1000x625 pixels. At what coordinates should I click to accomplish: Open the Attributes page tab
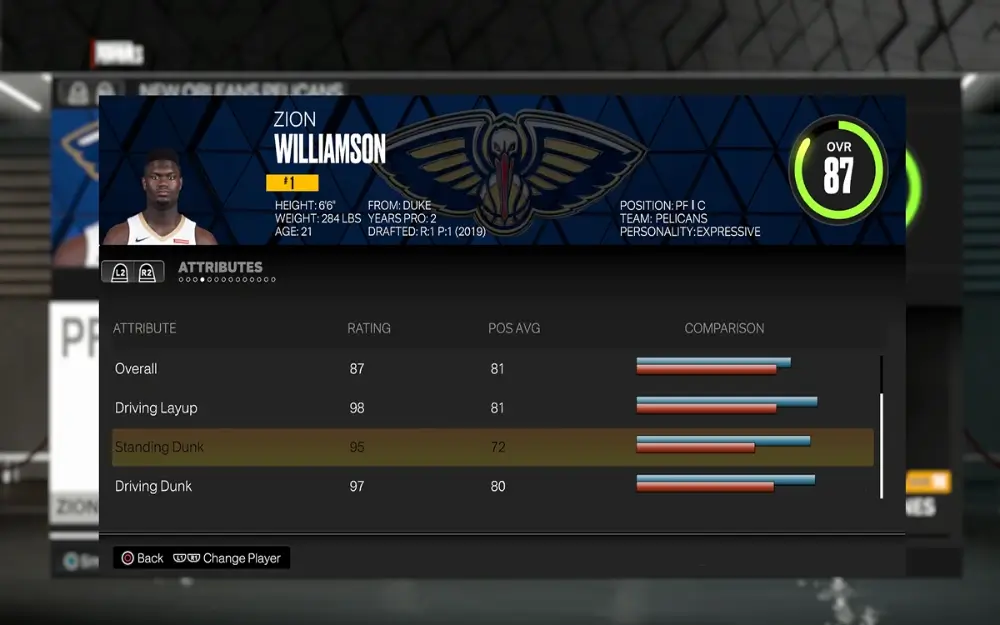point(220,267)
